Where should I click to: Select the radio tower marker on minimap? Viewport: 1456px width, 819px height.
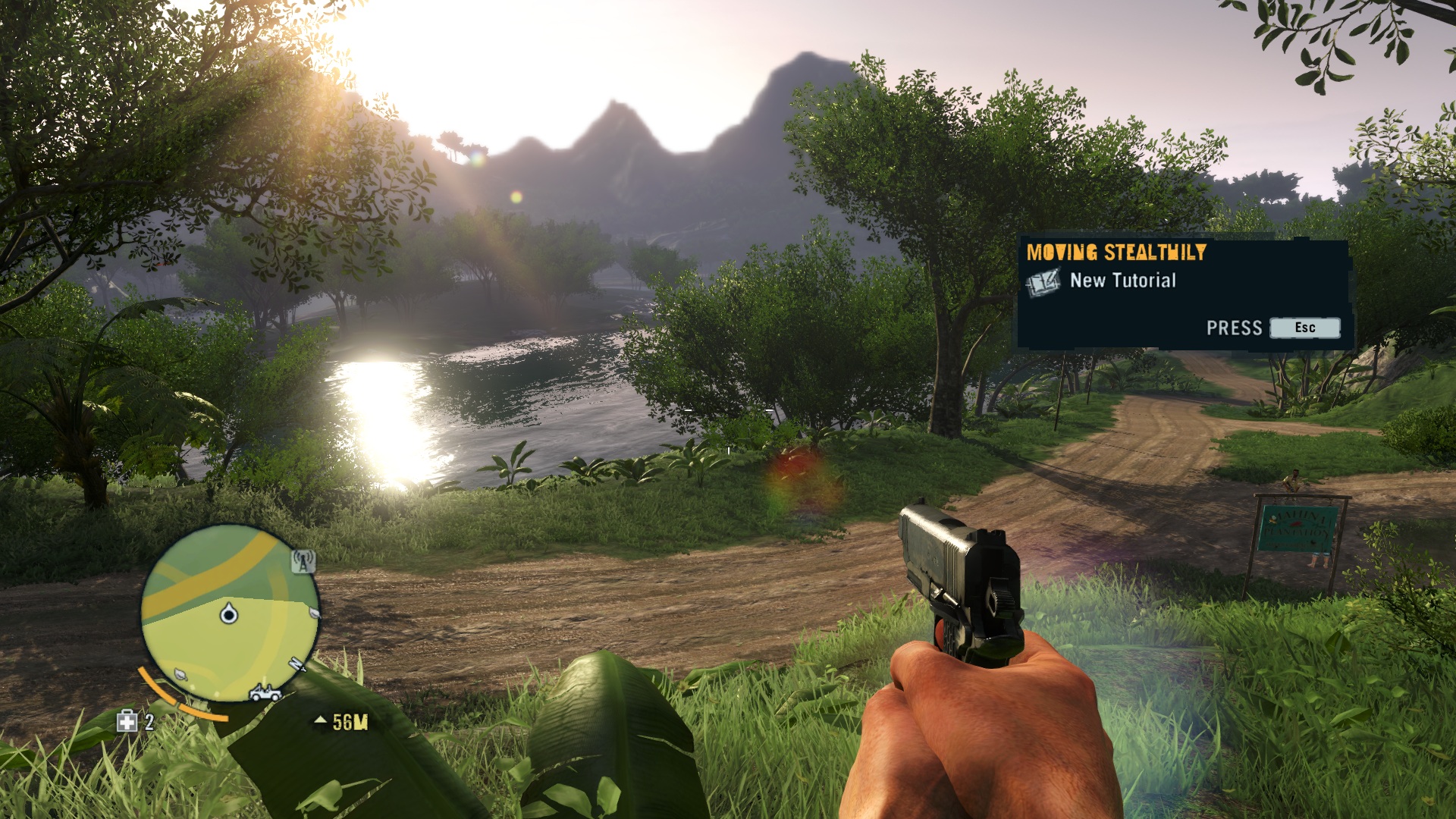[303, 562]
